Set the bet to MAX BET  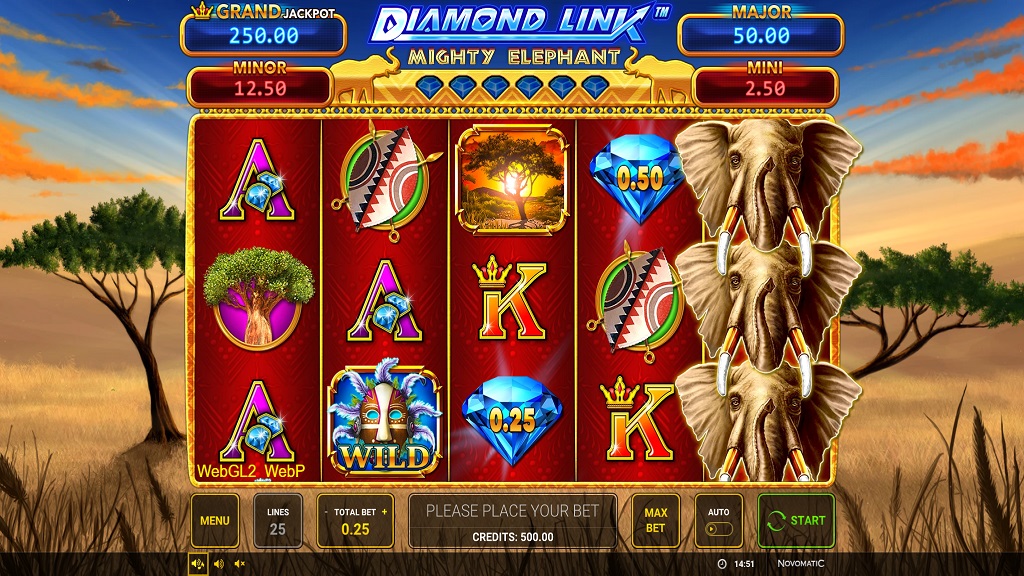click(655, 521)
